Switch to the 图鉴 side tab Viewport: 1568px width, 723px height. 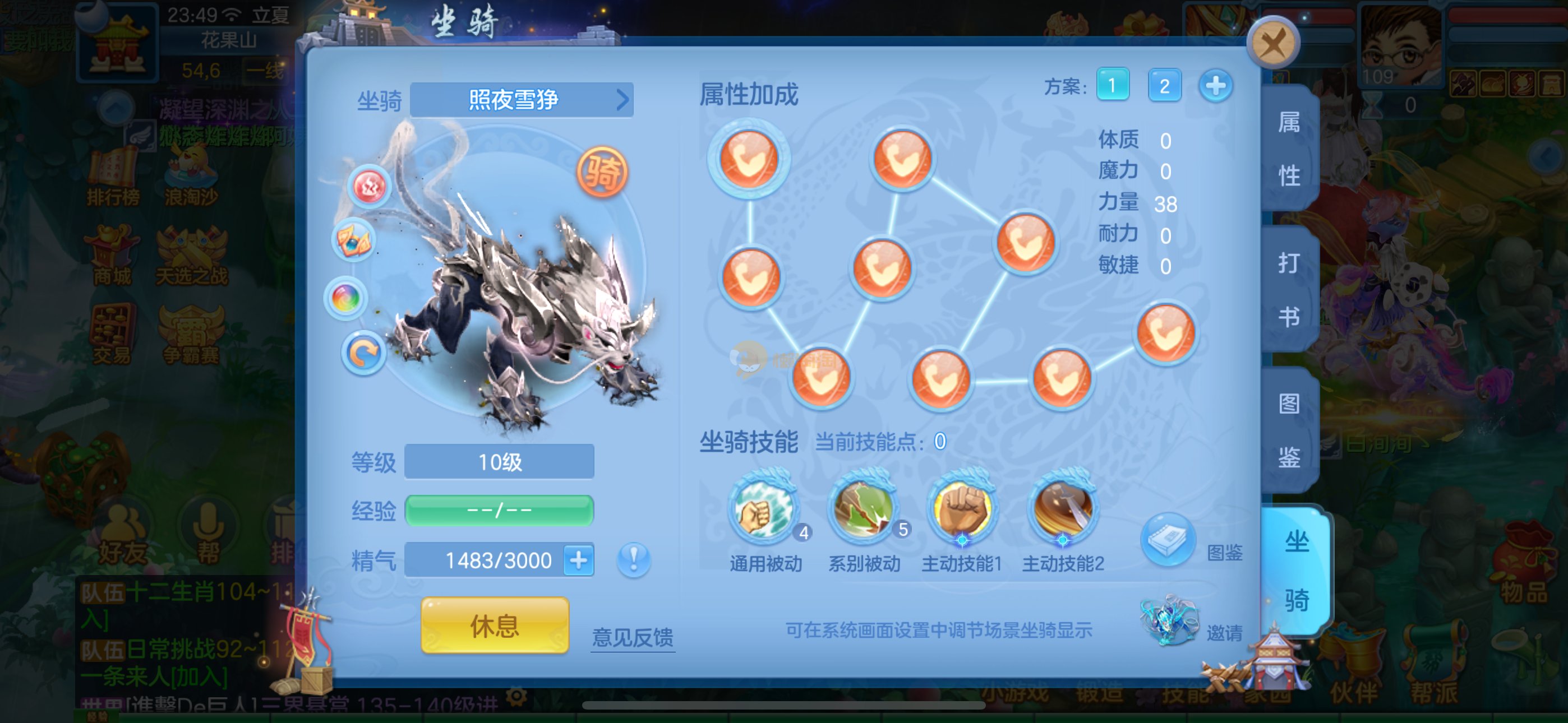pyautogui.click(x=1289, y=430)
